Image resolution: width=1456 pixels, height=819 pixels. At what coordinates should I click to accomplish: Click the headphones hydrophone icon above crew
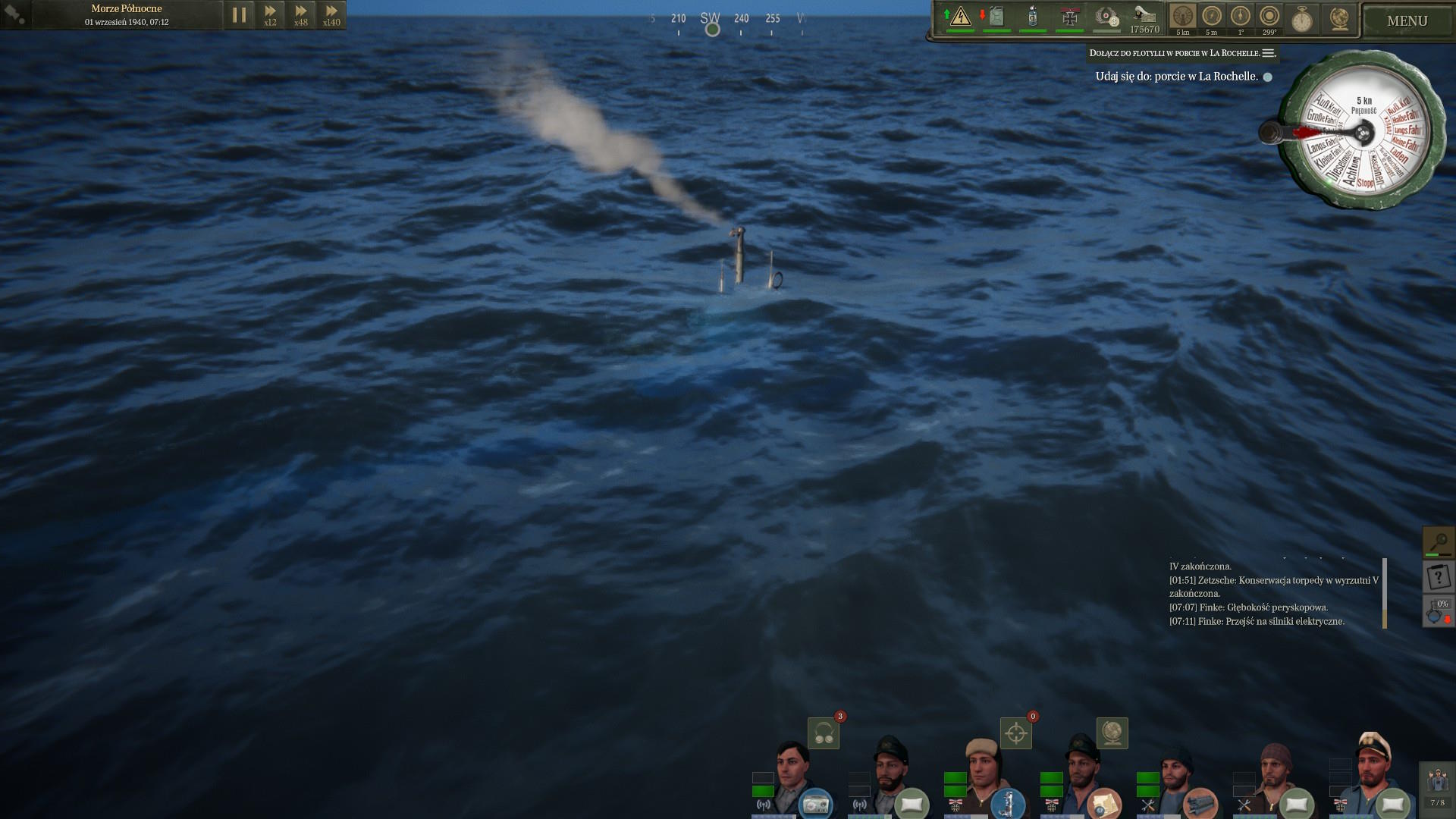pyautogui.click(x=824, y=733)
